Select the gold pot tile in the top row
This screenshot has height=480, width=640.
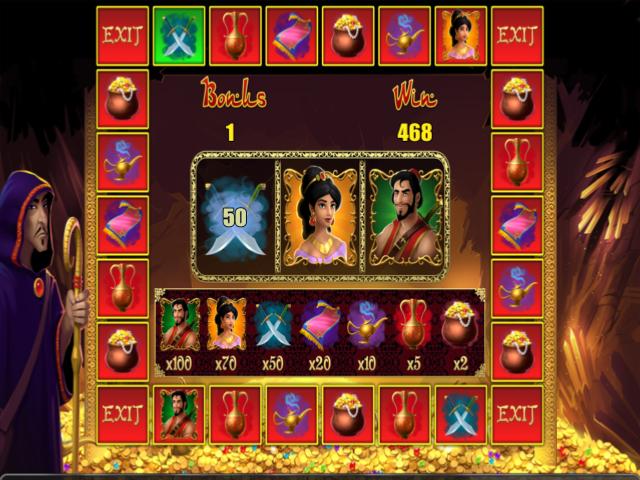tap(348, 35)
